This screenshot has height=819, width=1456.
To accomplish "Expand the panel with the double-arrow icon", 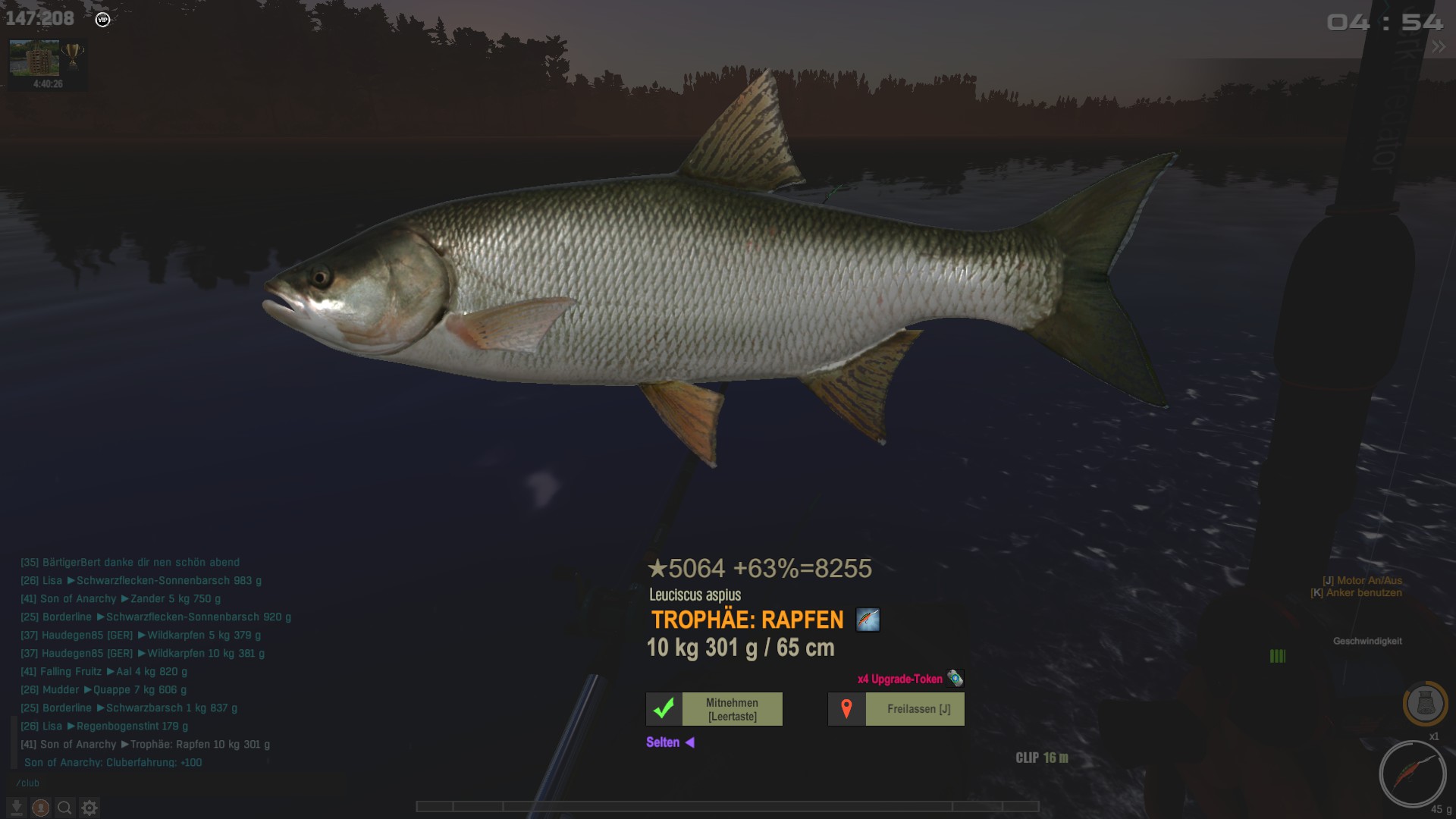I will point(1438,47).
